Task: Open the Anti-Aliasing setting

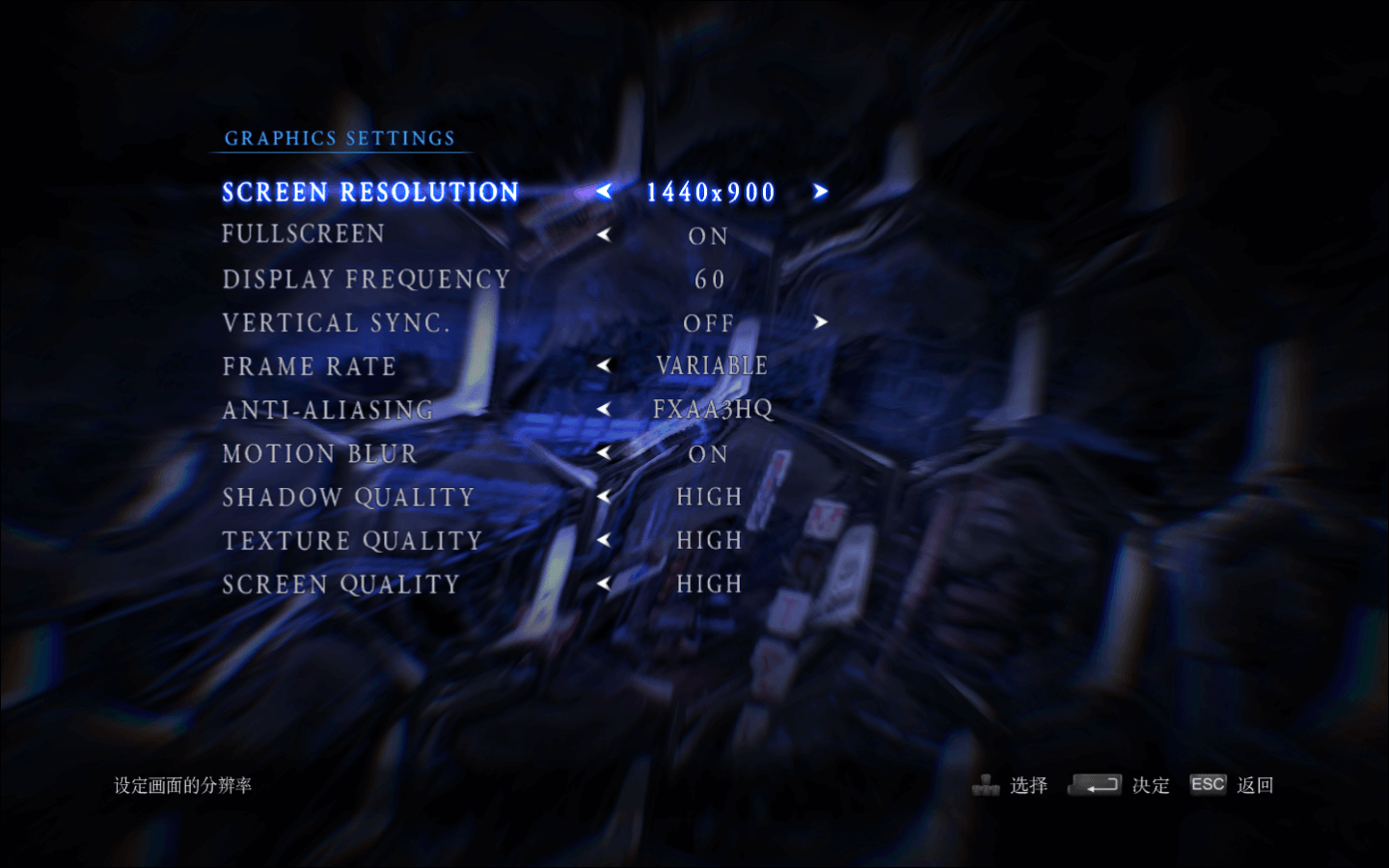Action: click(327, 410)
